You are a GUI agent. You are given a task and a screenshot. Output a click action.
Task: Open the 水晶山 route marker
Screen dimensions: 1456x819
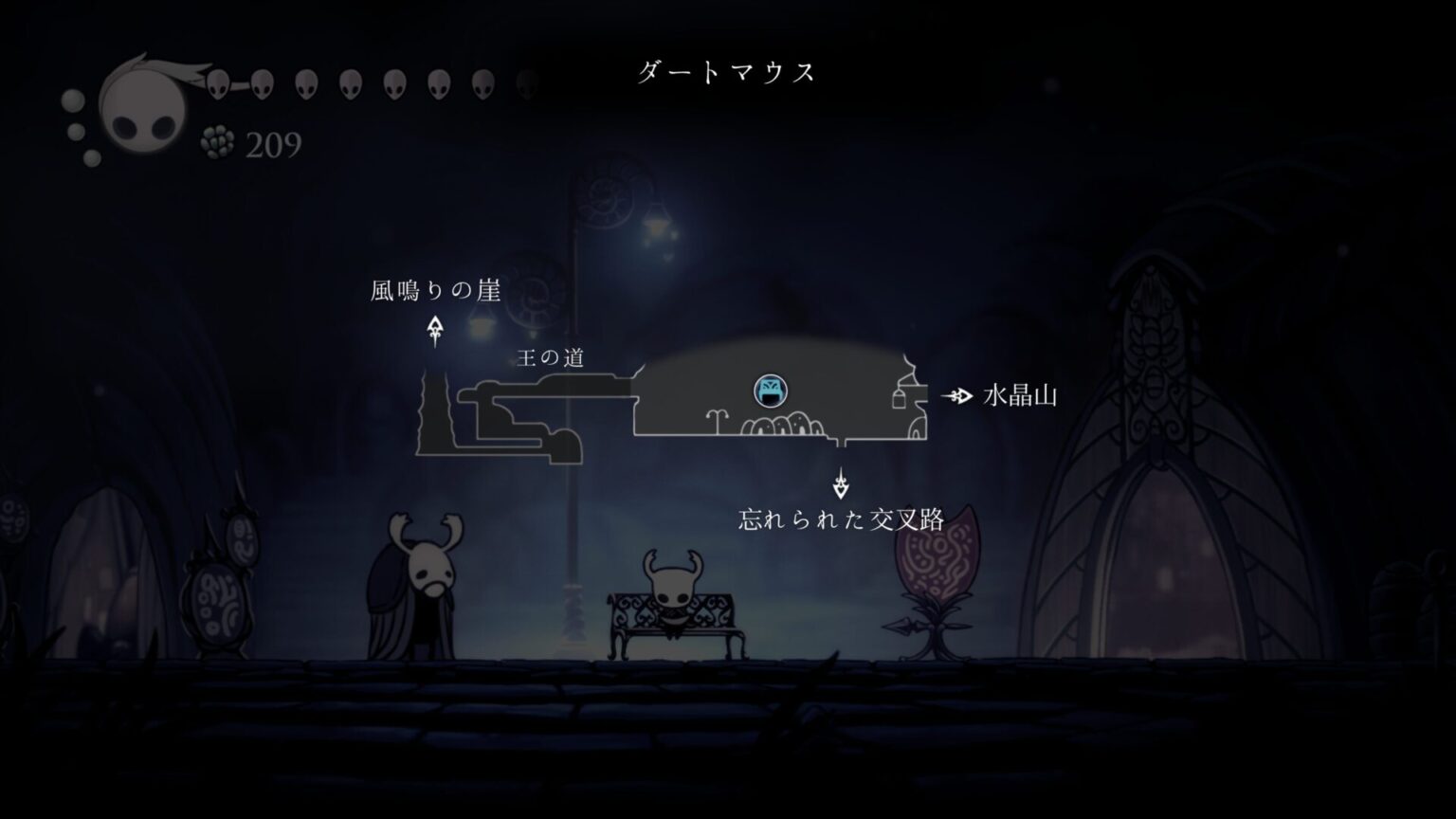1021,392
